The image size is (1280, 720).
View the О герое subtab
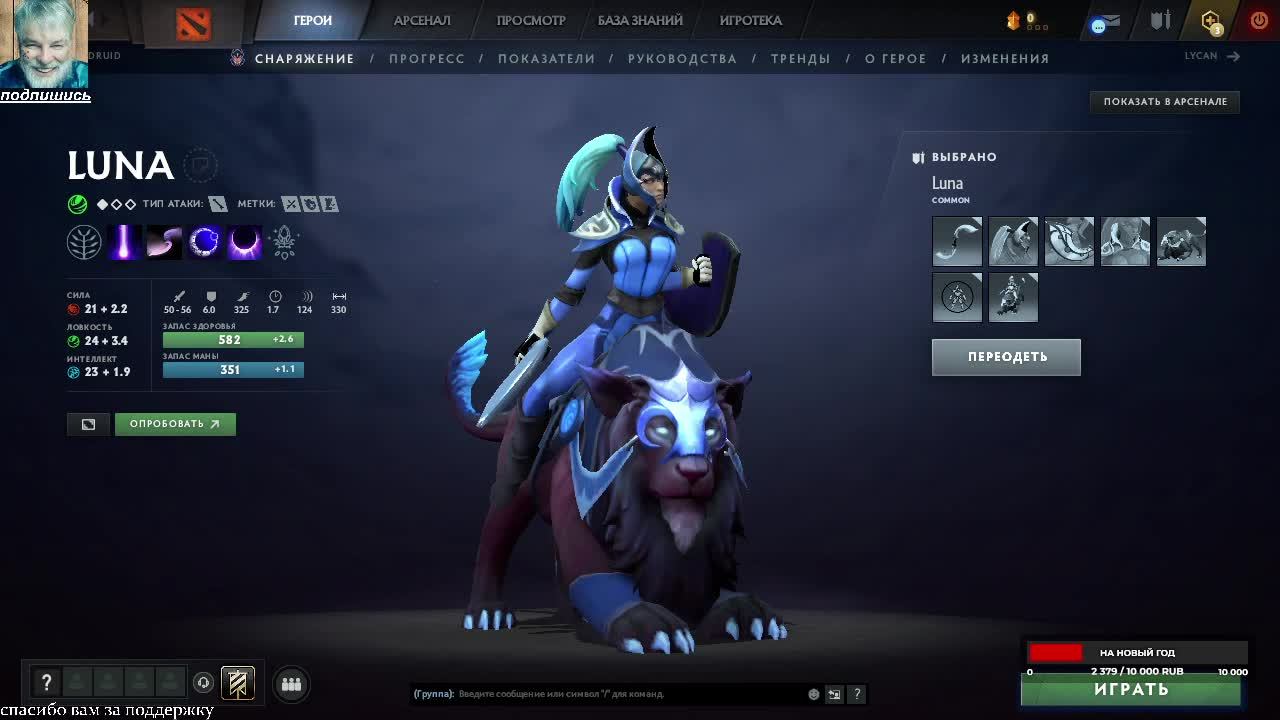click(x=895, y=59)
